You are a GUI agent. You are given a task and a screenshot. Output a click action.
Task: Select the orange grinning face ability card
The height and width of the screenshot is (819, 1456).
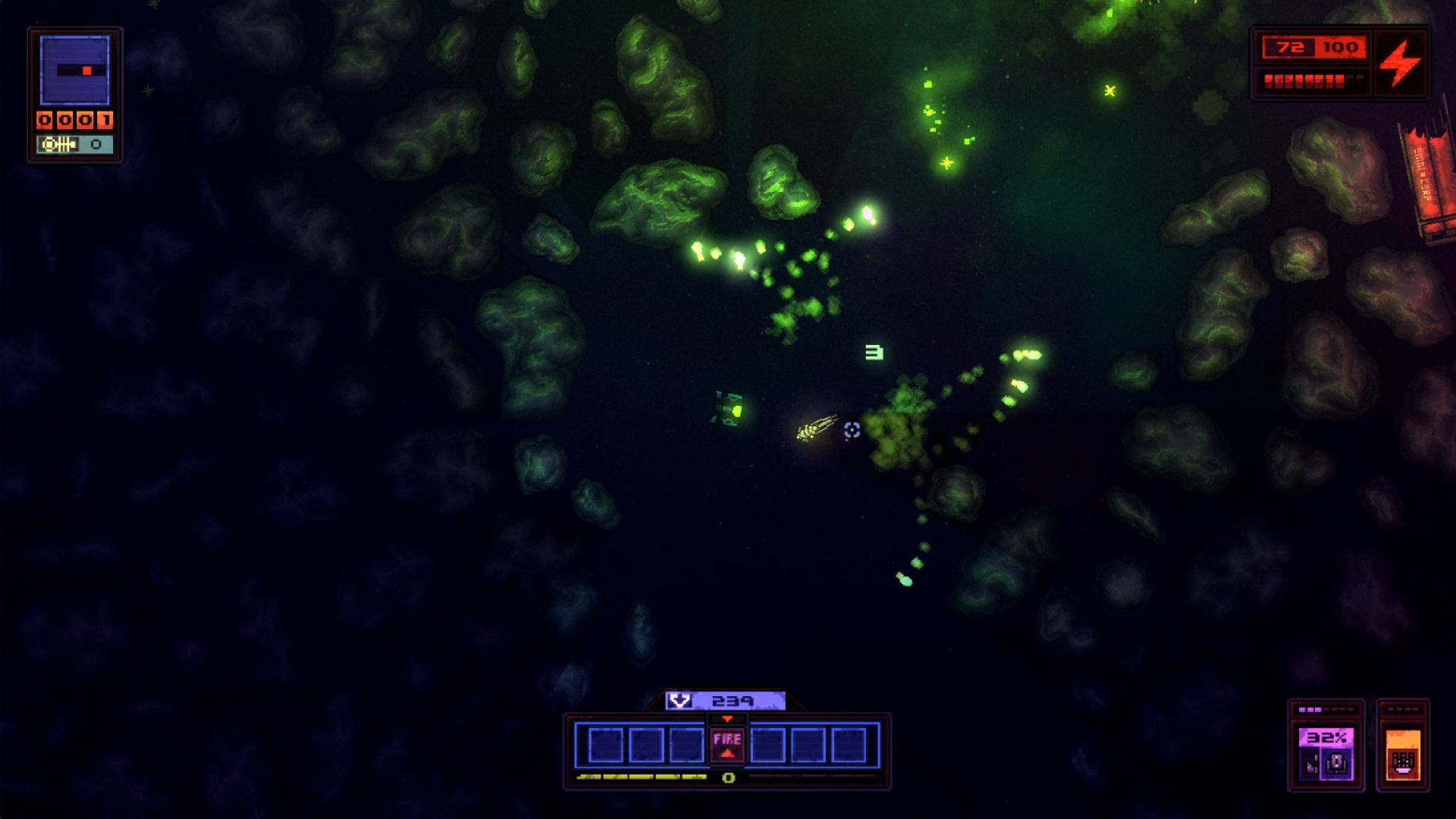coord(1403,755)
